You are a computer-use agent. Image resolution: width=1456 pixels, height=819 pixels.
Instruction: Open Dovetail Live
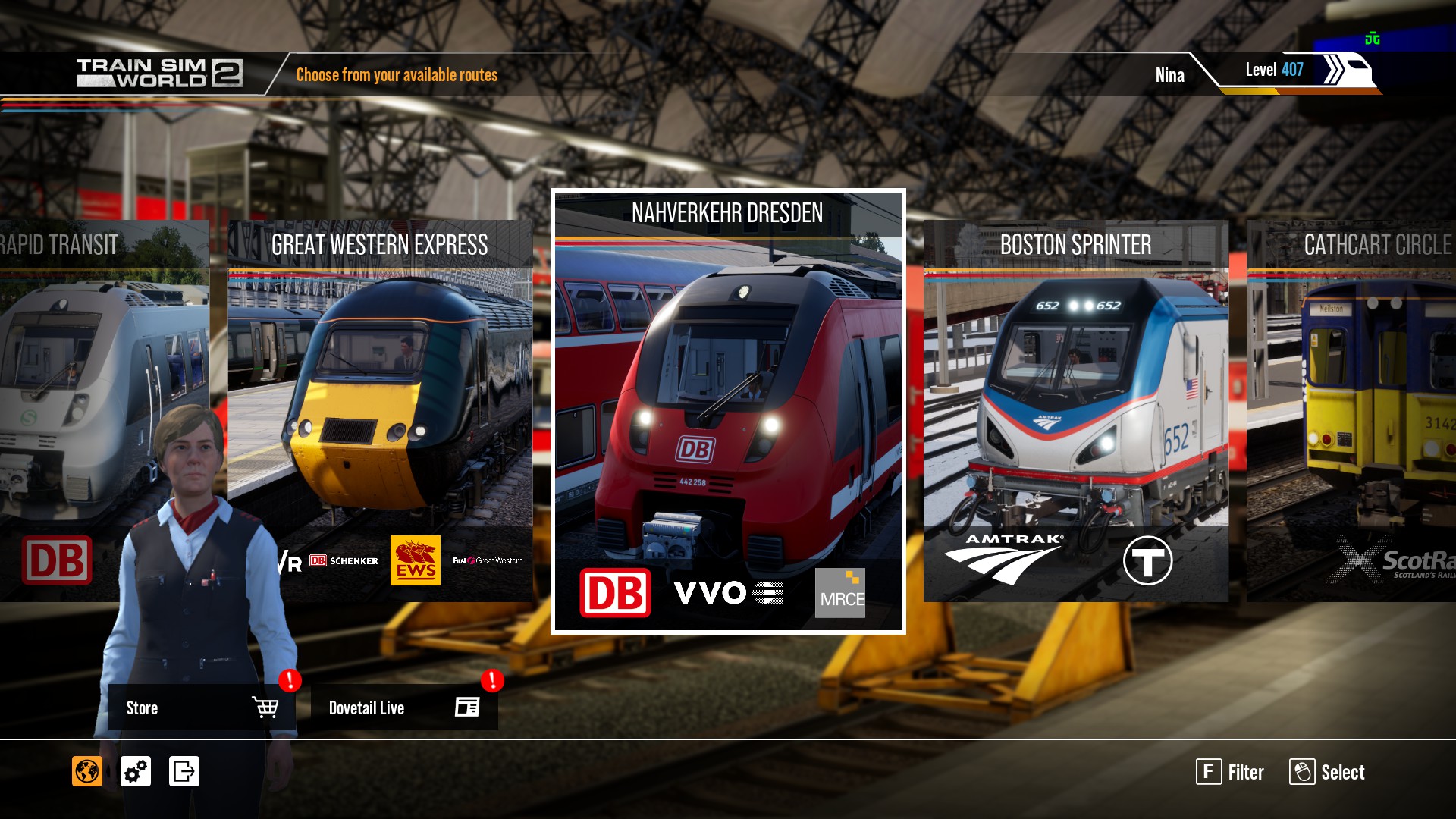[x=403, y=708]
